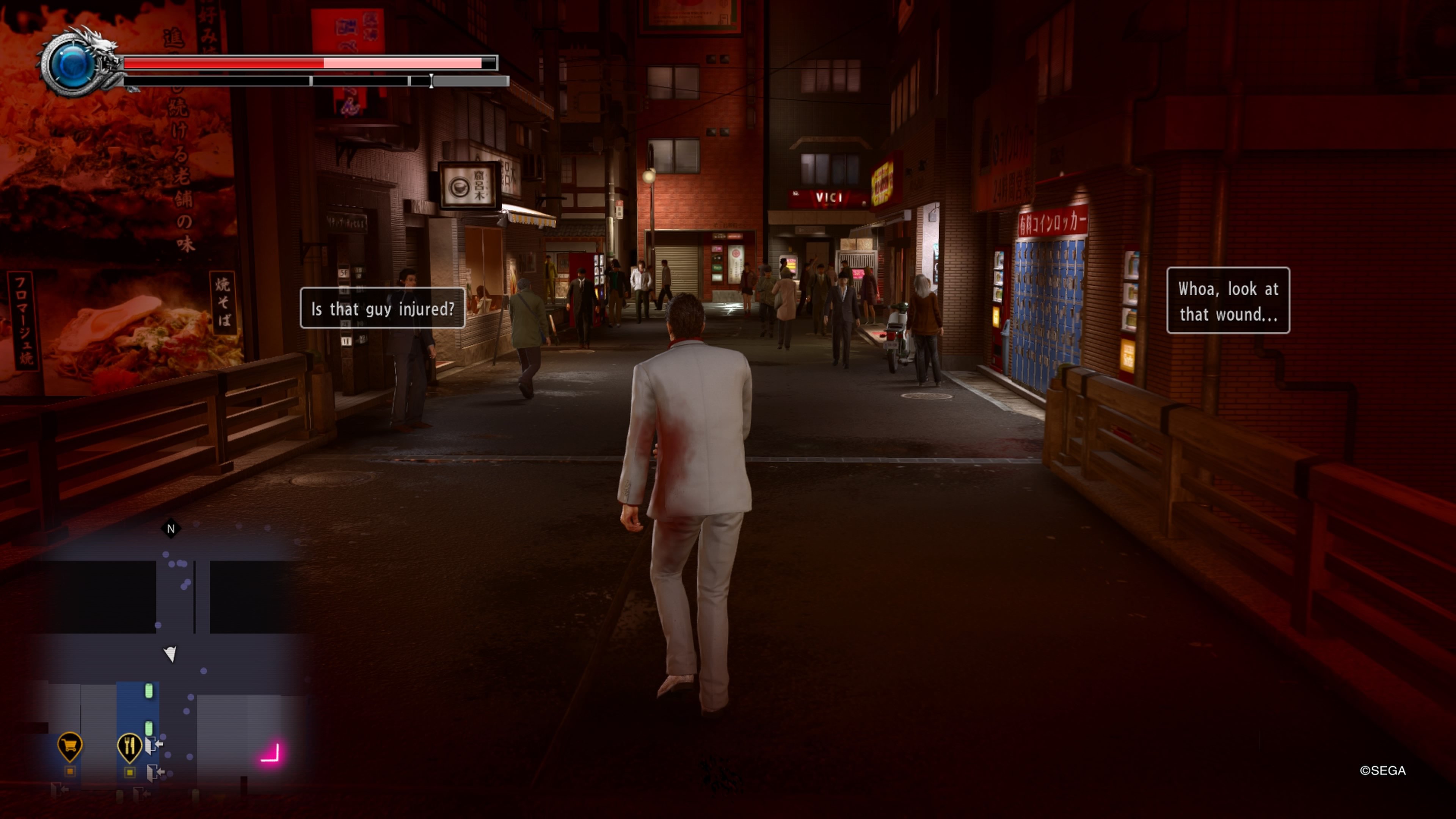
Task: Click the lower door entrance icon near restaurant marker
Action: 153,774
